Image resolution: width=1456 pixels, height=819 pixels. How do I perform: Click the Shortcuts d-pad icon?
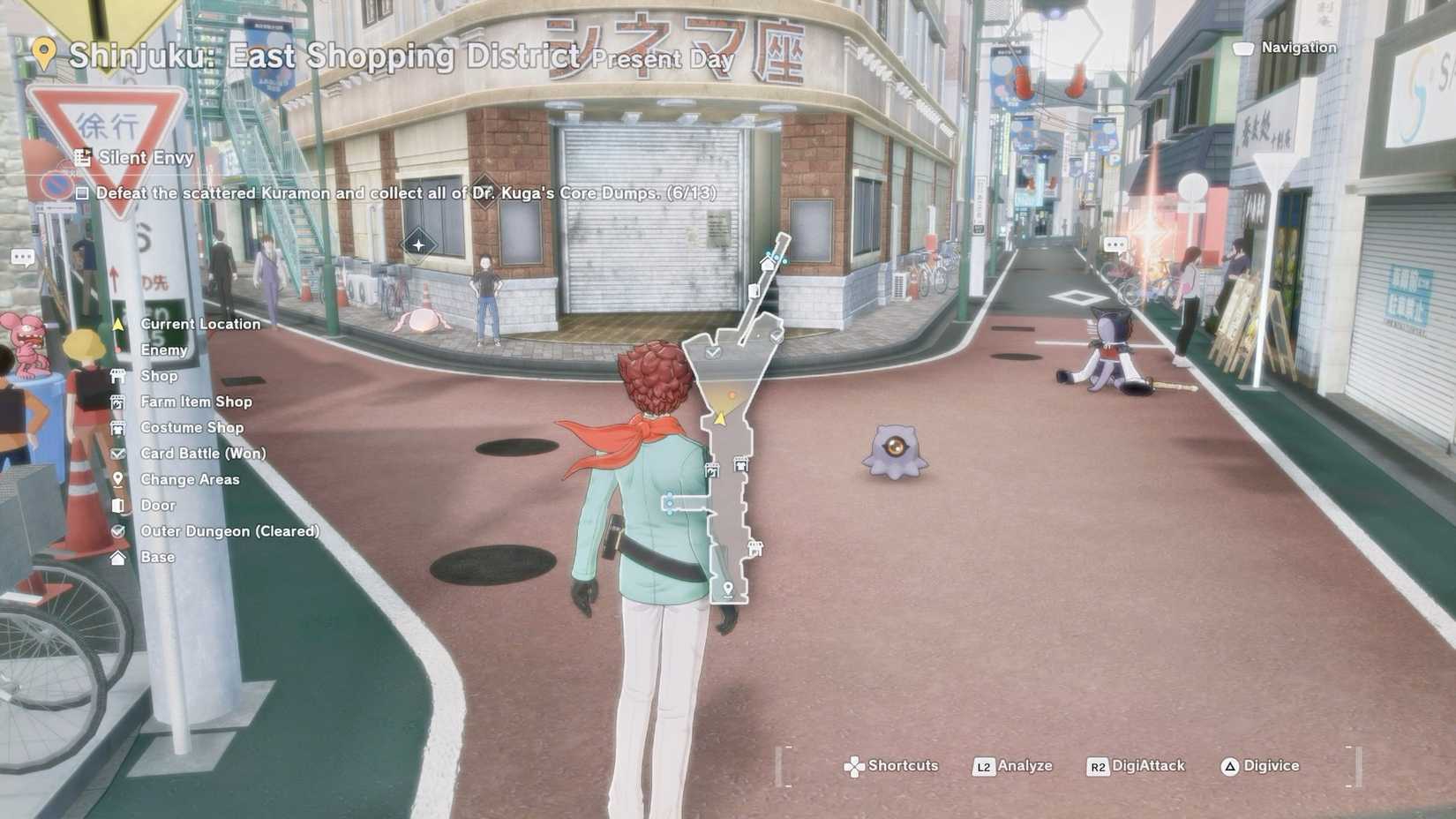pyautogui.click(x=853, y=766)
